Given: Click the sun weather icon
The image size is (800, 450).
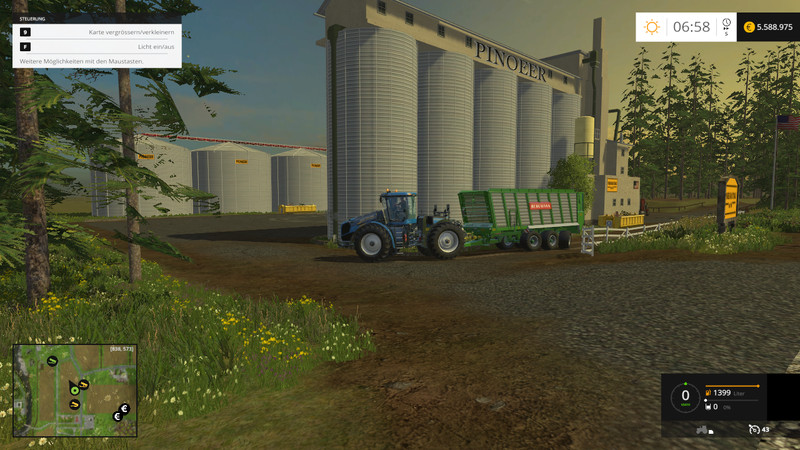Looking at the screenshot, I should (x=652, y=27).
